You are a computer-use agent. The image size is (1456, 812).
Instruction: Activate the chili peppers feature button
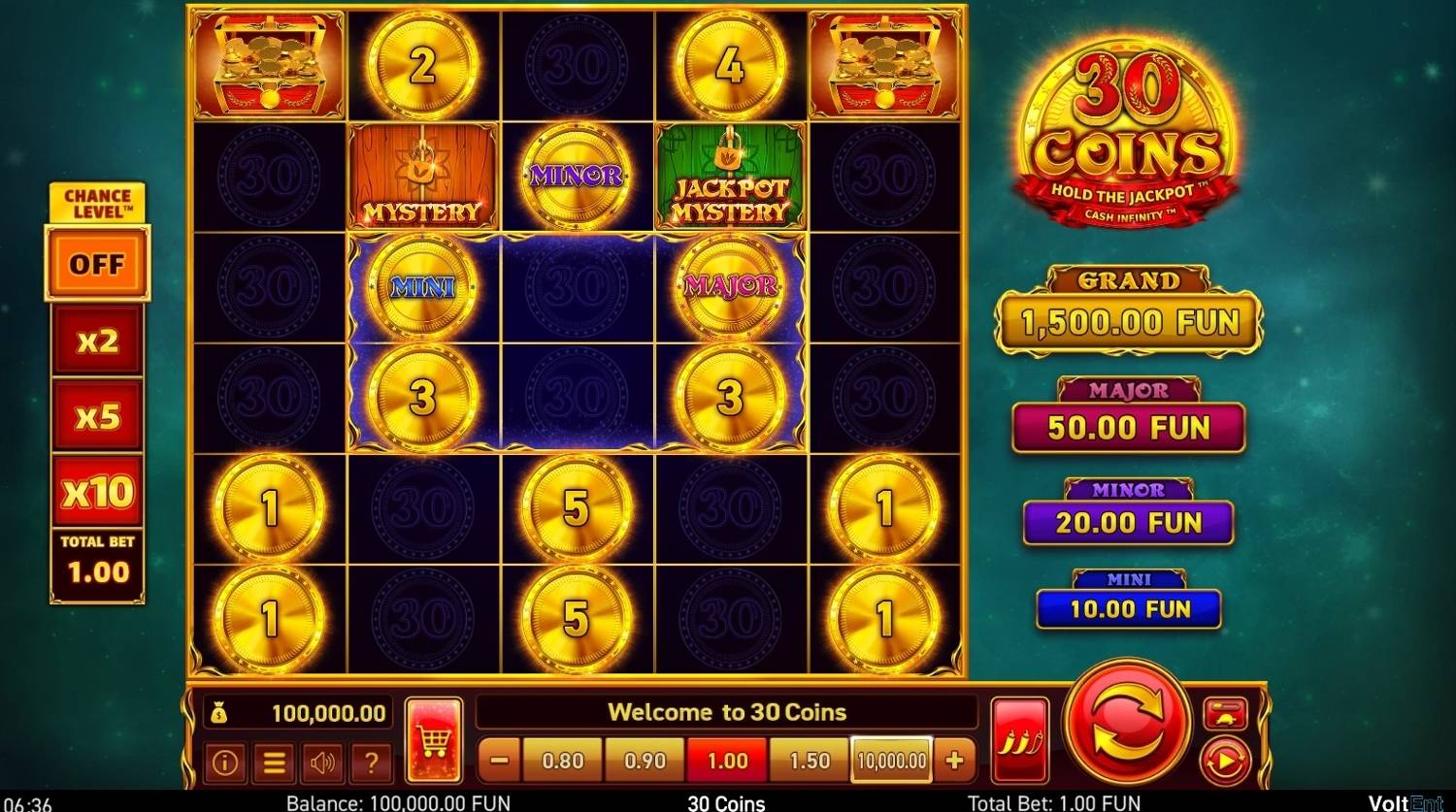coord(1020,737)
